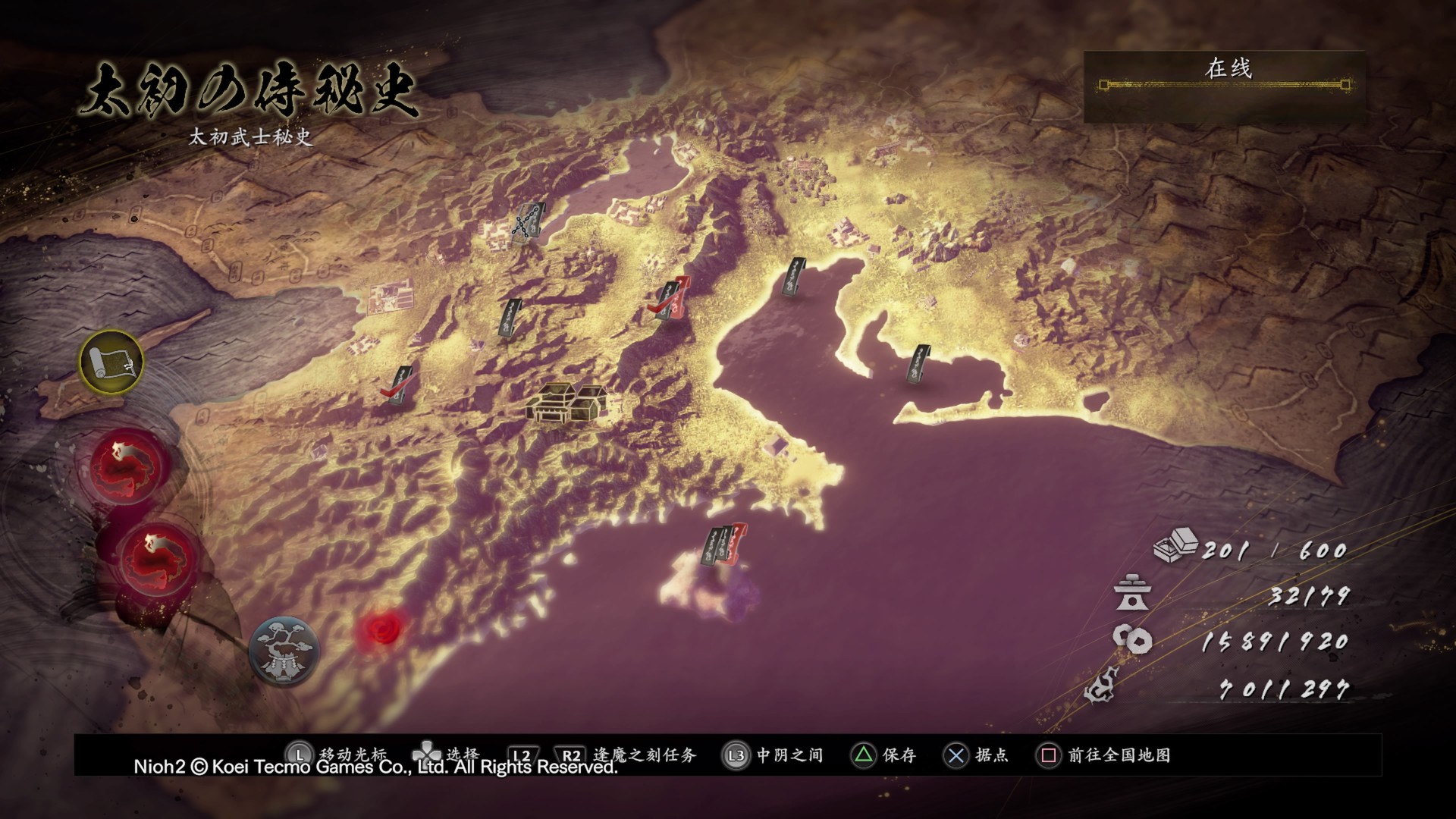
Task: Open the scroll icon in the yellow circle
Action: click(x=111, y=362)
